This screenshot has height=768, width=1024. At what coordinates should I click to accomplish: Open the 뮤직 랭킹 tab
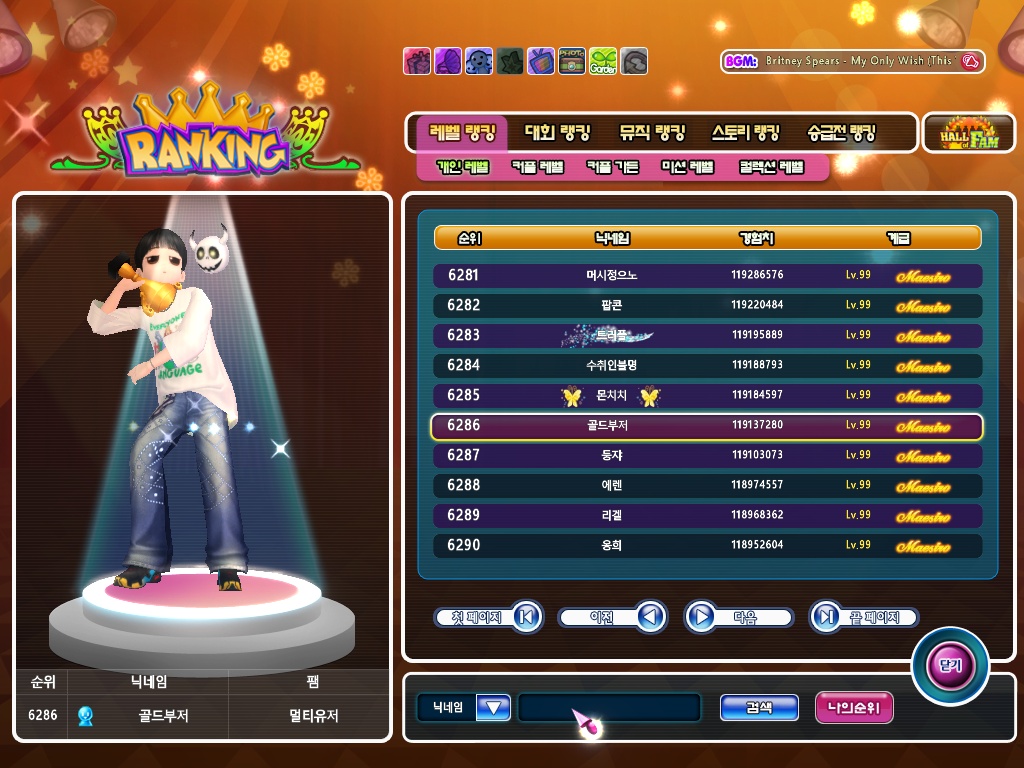(x=651, y=133)
